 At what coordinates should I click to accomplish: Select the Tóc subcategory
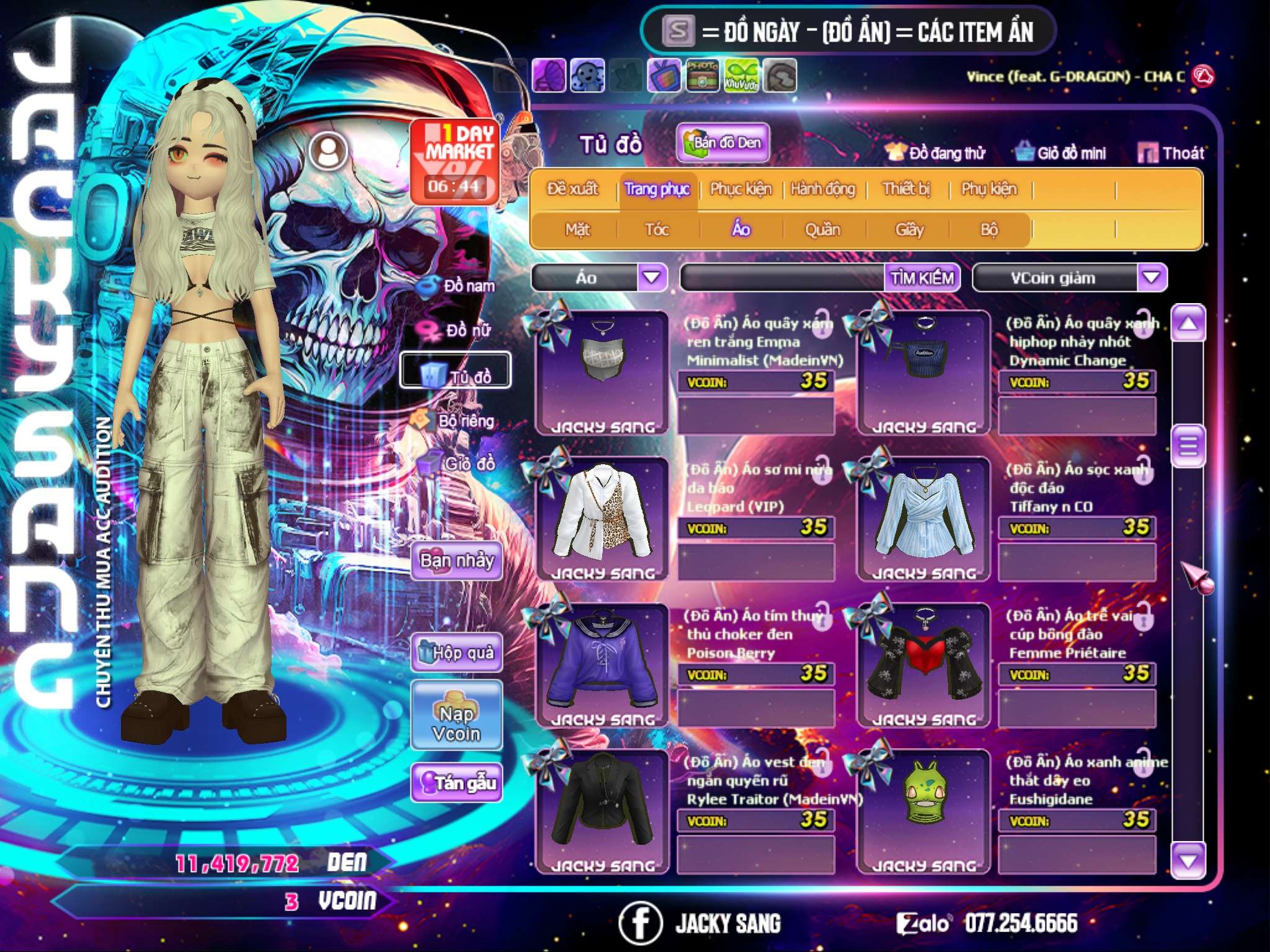(x=657, y=230)
